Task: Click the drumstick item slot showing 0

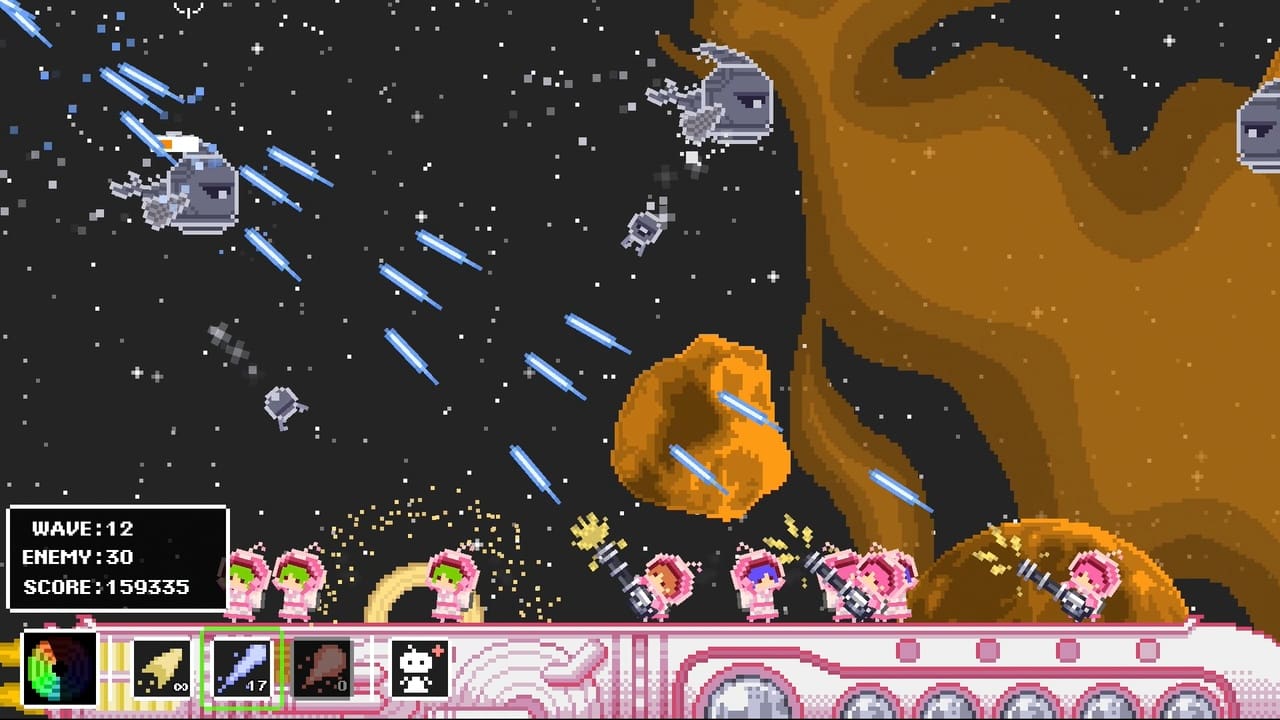Action: [x=322, y=665]
